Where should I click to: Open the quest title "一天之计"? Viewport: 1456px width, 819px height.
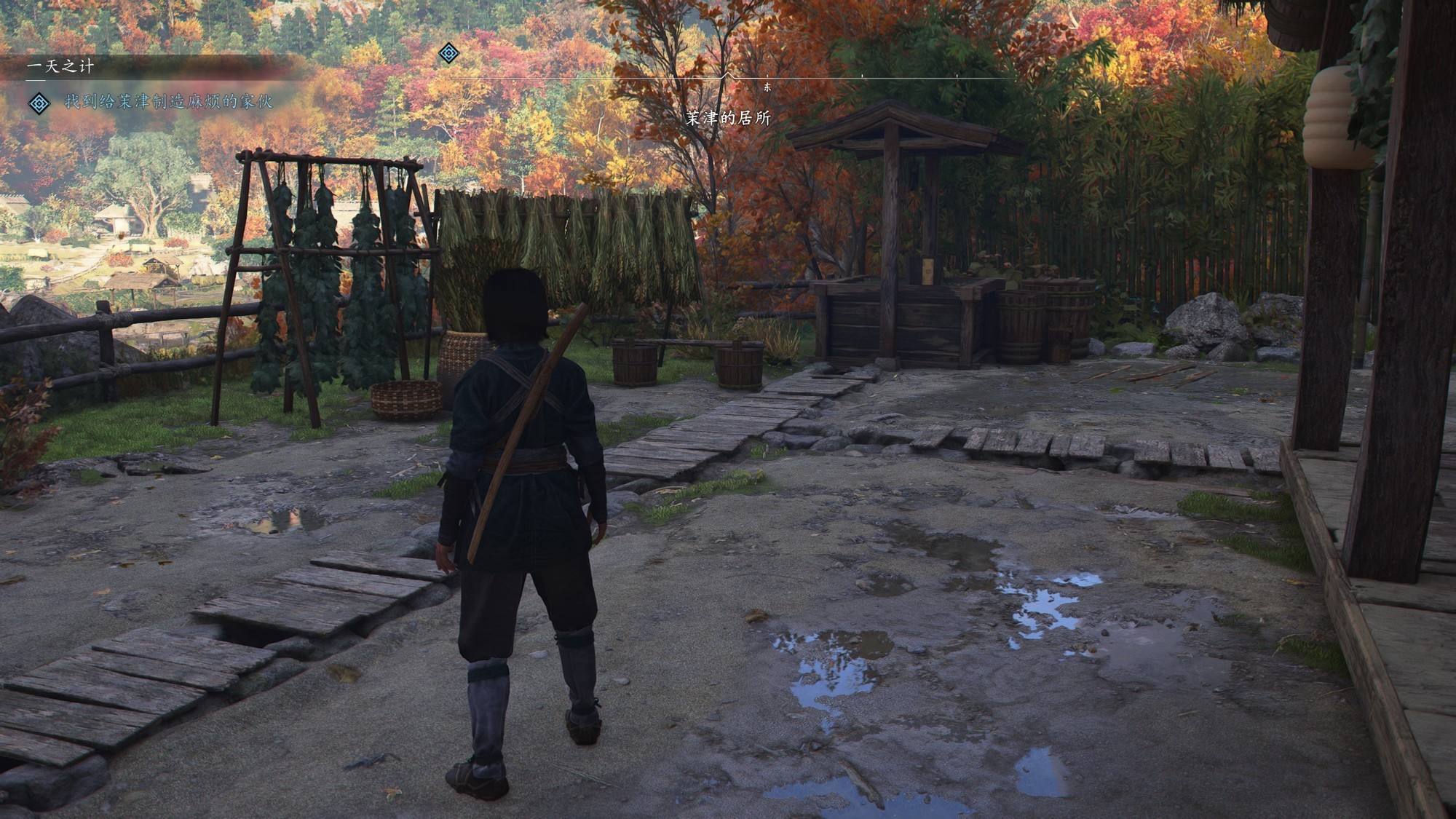60,67
